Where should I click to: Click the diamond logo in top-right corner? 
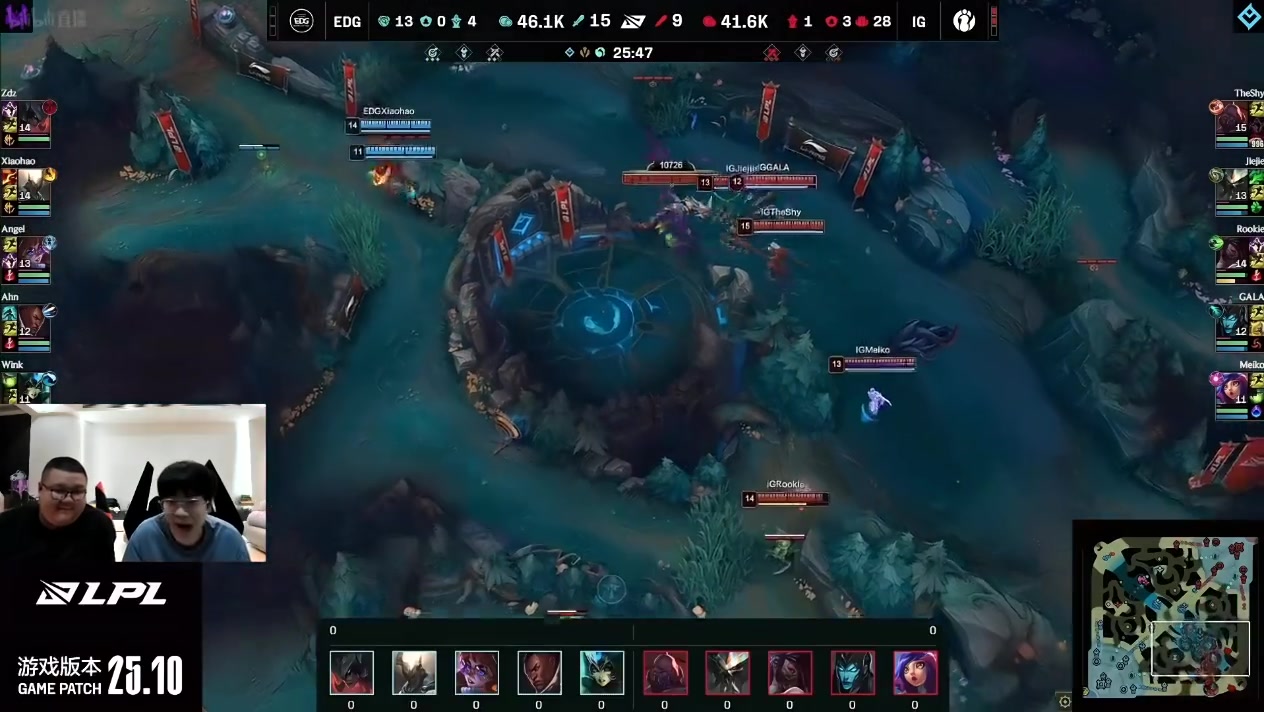point(1248,17)
